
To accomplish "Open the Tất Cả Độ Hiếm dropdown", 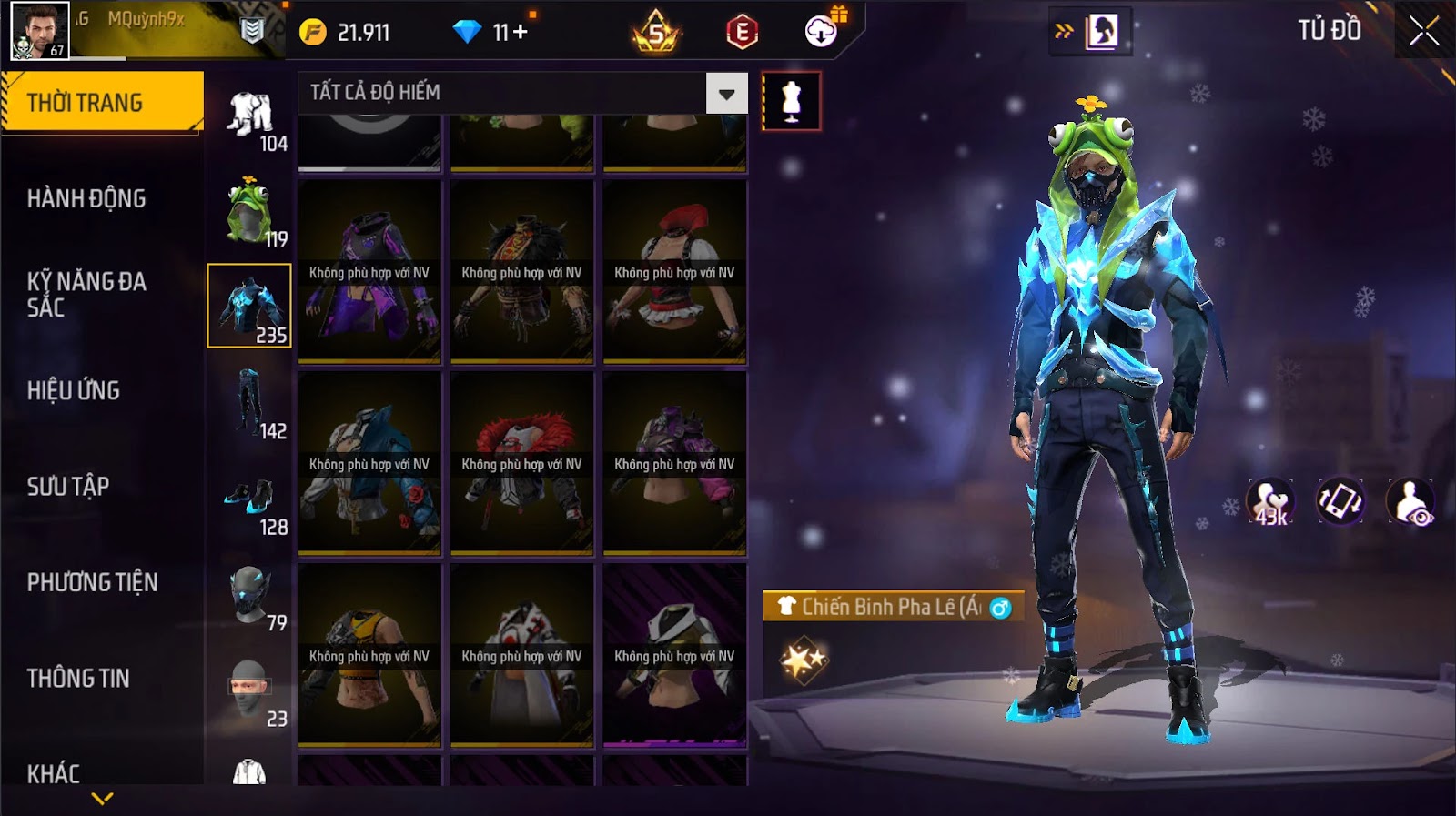I will (726, 94).
